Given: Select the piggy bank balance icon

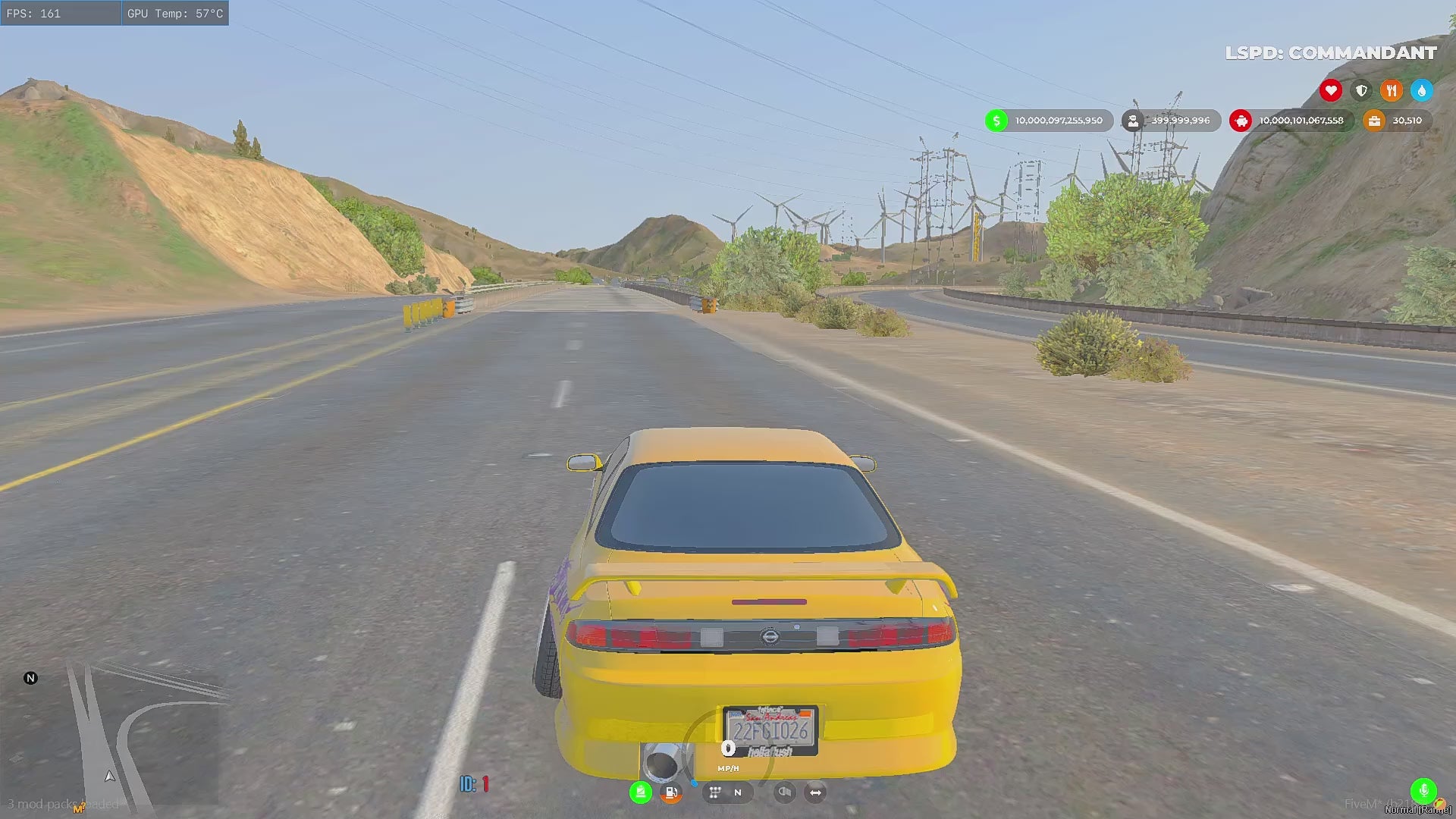Looking at the screenshot, I should pyautogui.click(x=1241, y=121).
